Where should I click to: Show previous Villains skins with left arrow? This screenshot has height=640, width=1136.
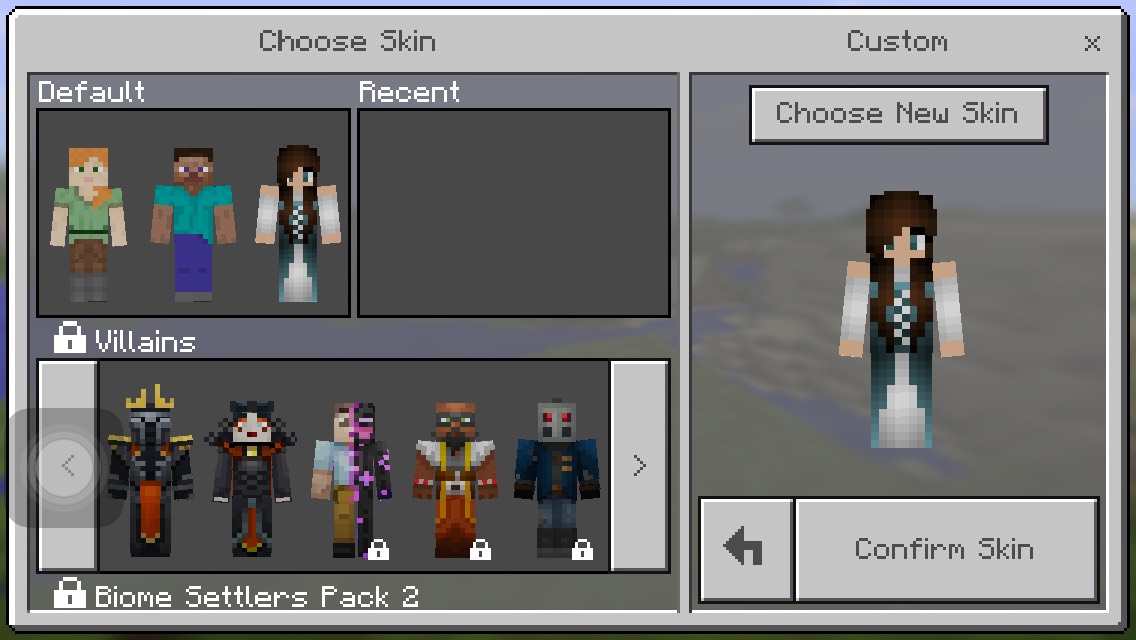point(68,465)
